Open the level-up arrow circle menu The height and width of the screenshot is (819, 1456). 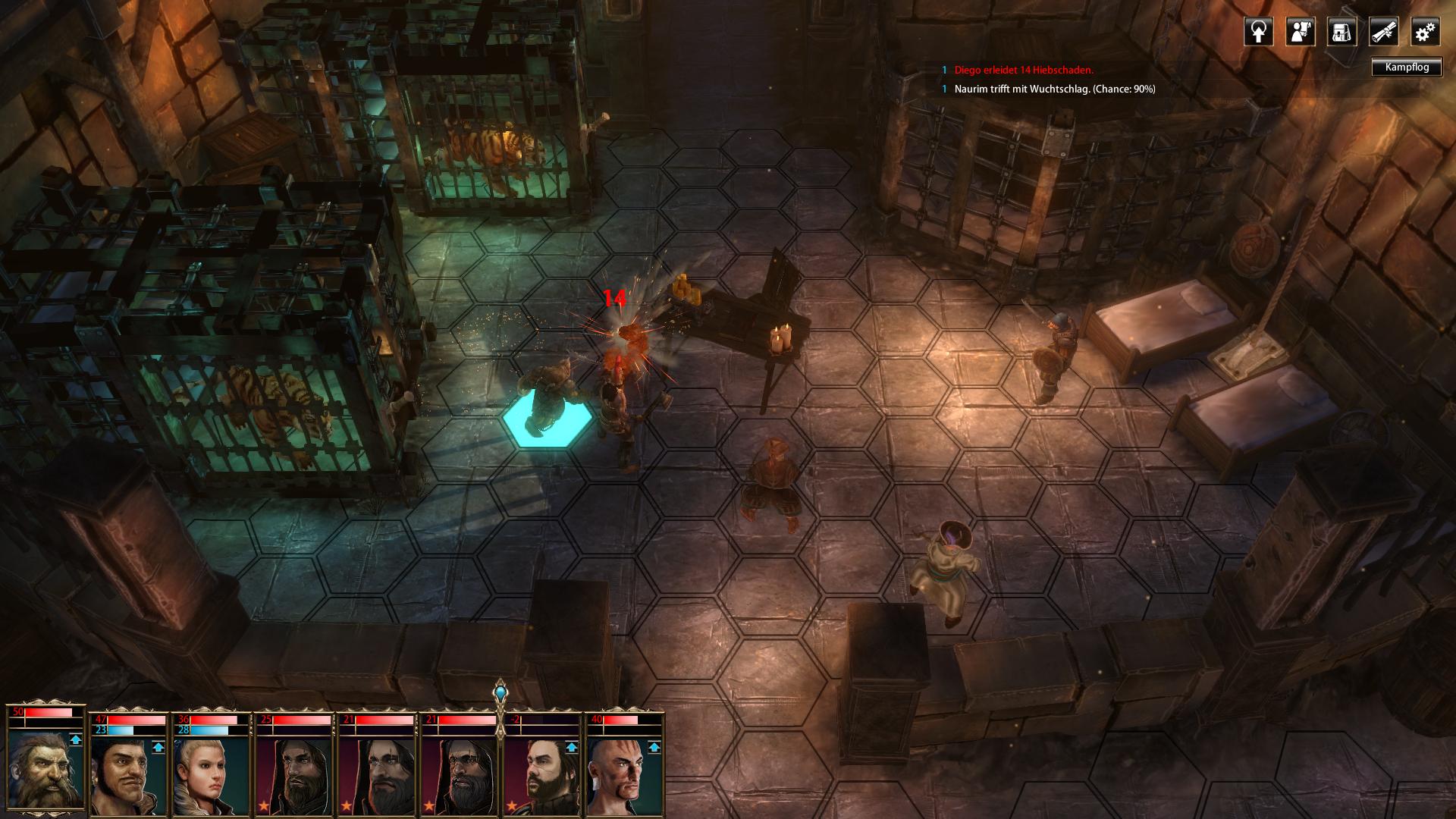[x=1258, y=32]
